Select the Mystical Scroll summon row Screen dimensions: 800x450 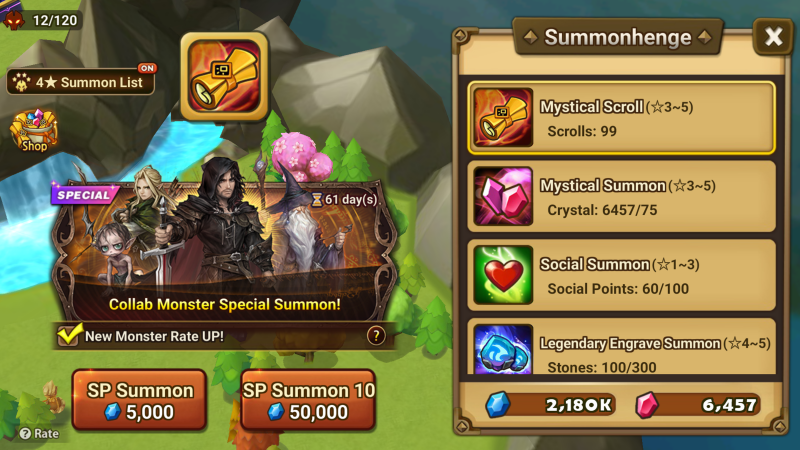[x=621, y=118]
